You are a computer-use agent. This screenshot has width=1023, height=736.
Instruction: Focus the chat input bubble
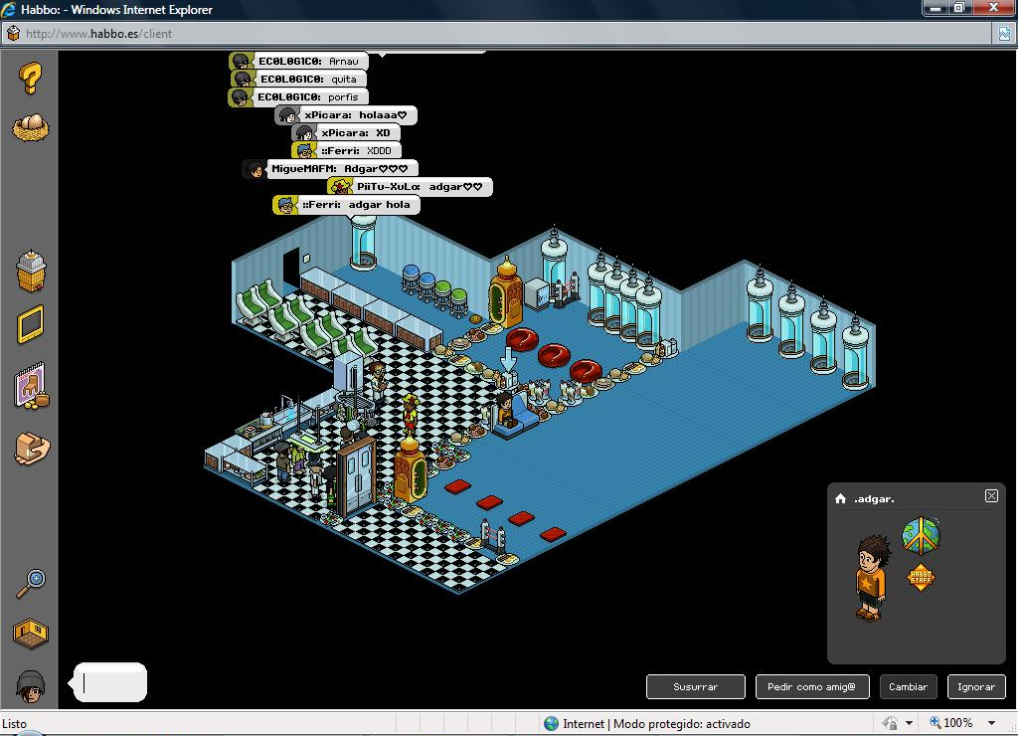[112, 683]
